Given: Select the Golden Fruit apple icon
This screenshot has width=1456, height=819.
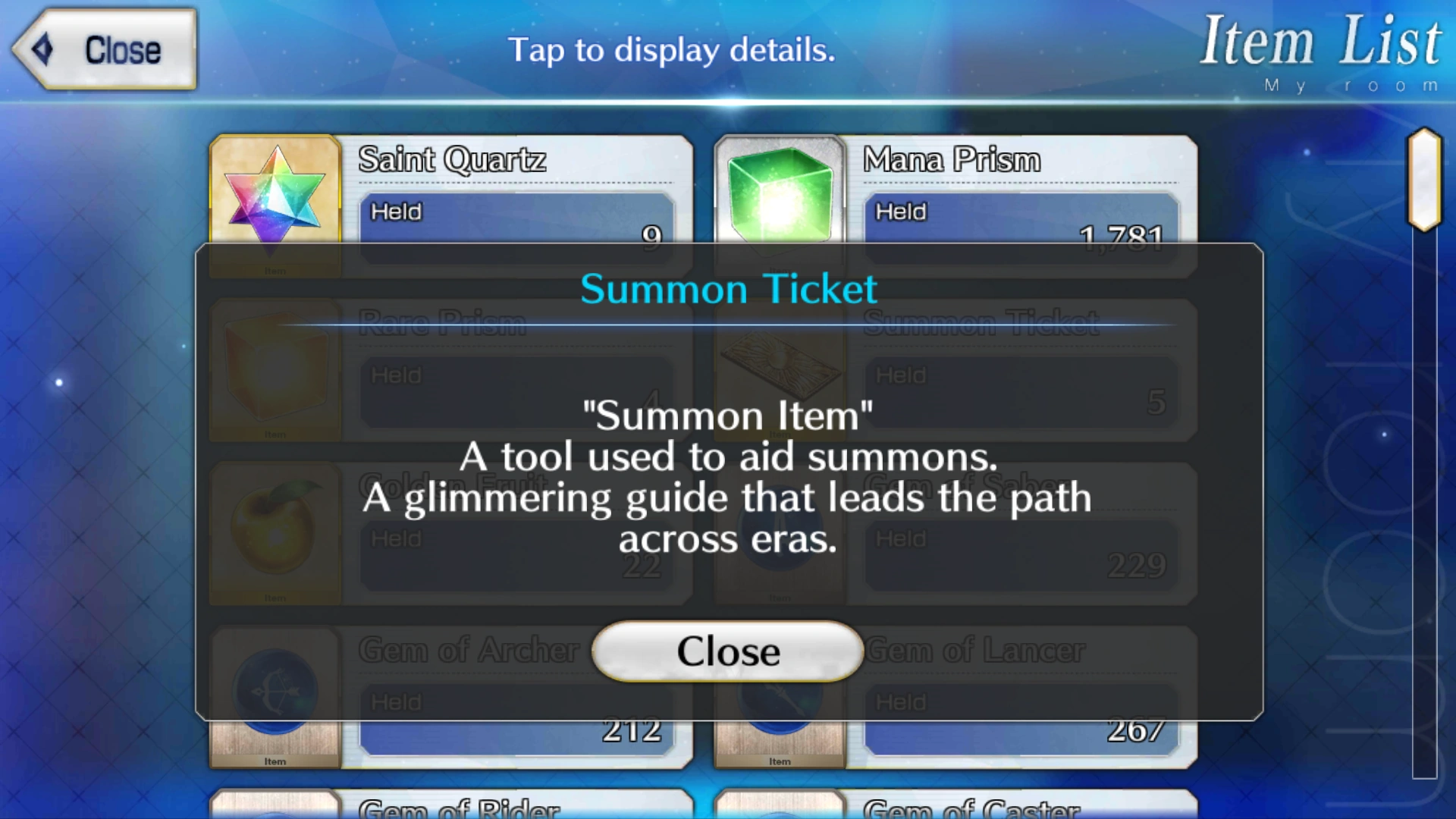Looking at the screenshot, I should click(275, 531).
